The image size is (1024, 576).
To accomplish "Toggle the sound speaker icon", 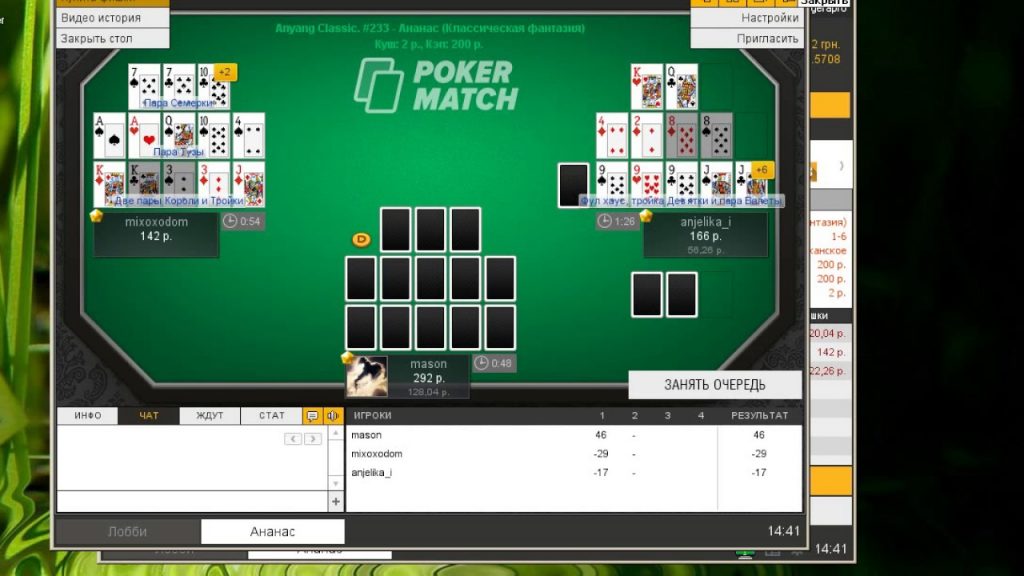I will click(333, 416).
